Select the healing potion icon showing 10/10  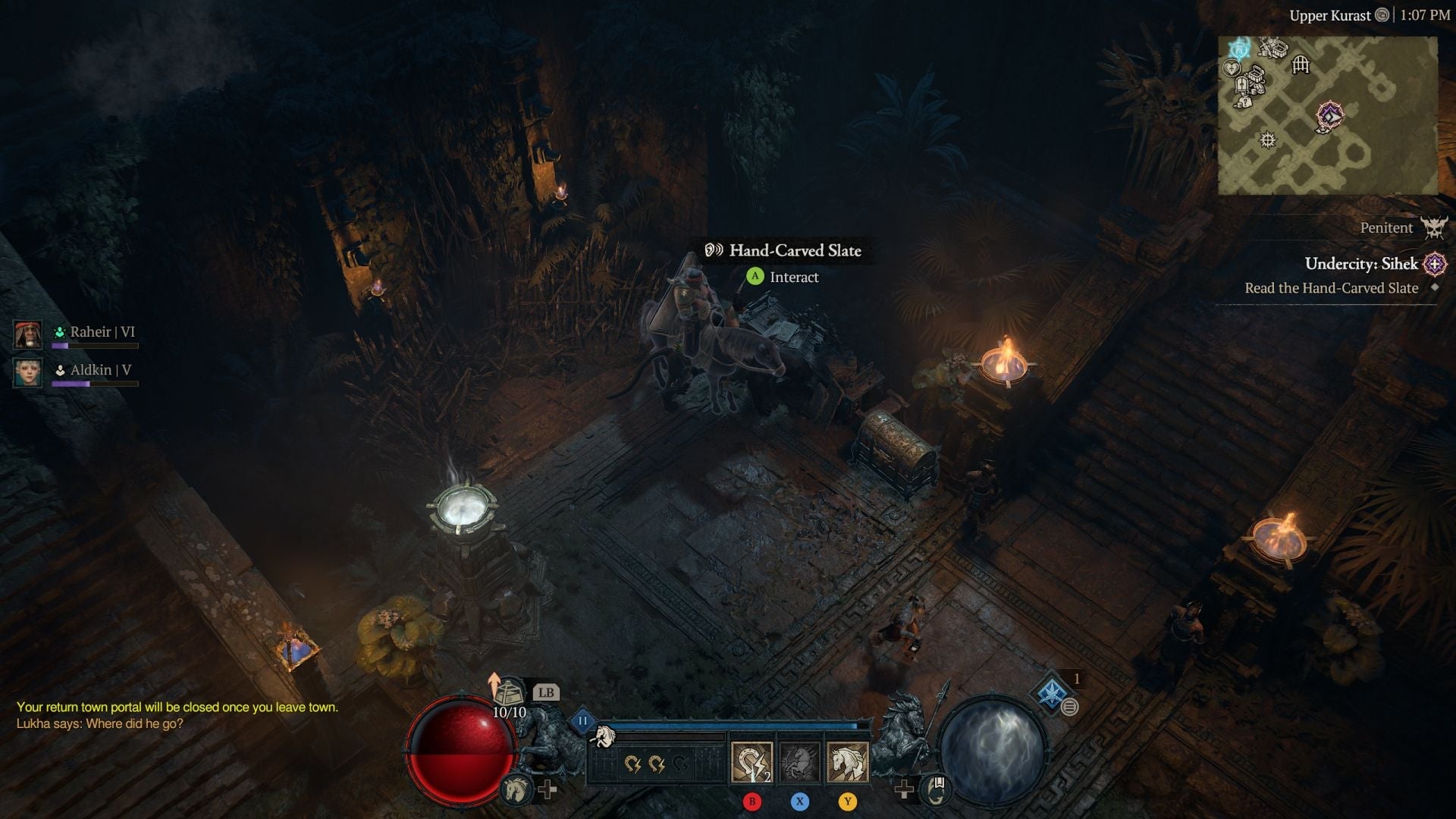click(509, 693)
